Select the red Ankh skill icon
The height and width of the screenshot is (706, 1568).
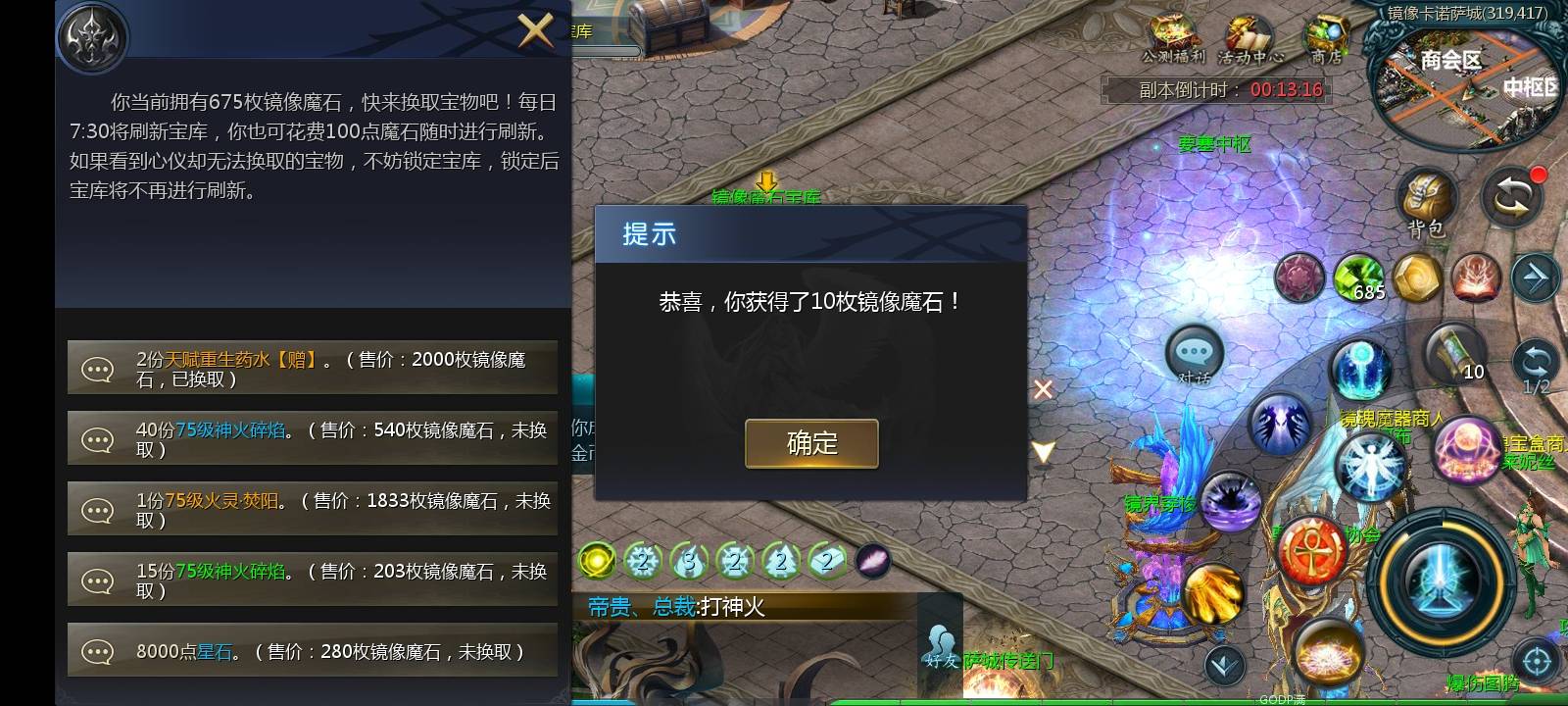tap(1310, 549)
